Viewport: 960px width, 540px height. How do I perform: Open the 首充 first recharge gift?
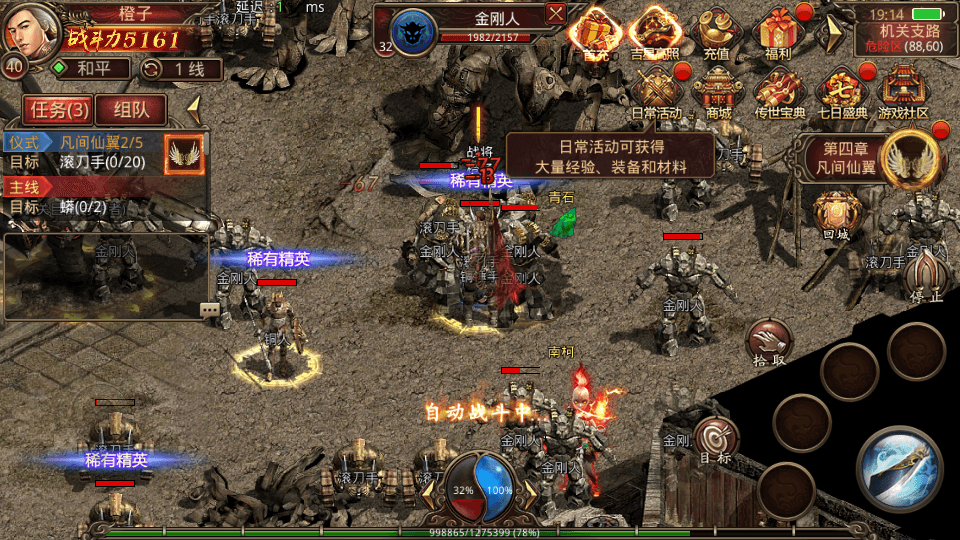(595, 33)
